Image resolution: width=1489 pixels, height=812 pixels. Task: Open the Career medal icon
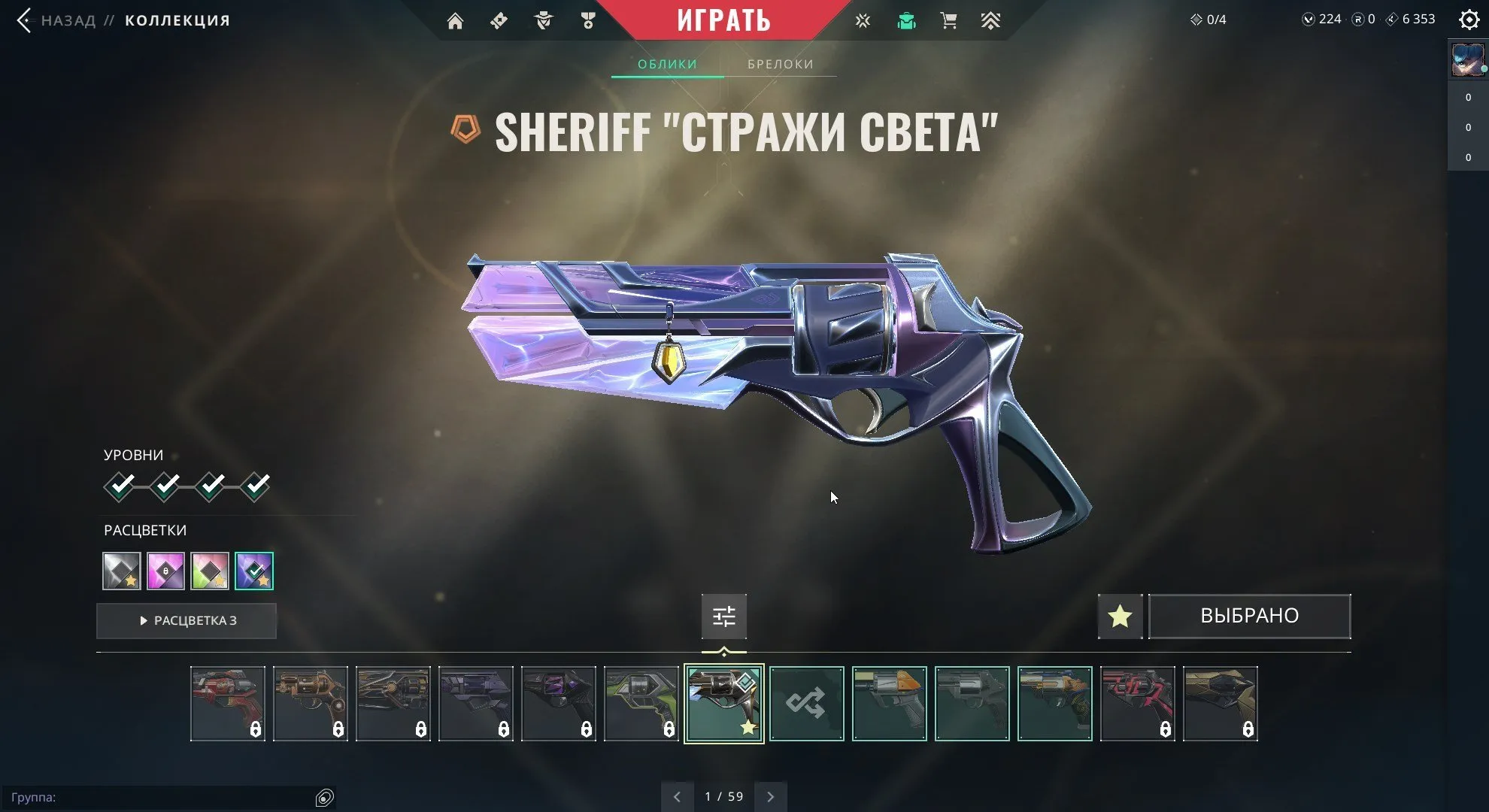(x=588, y=20)
